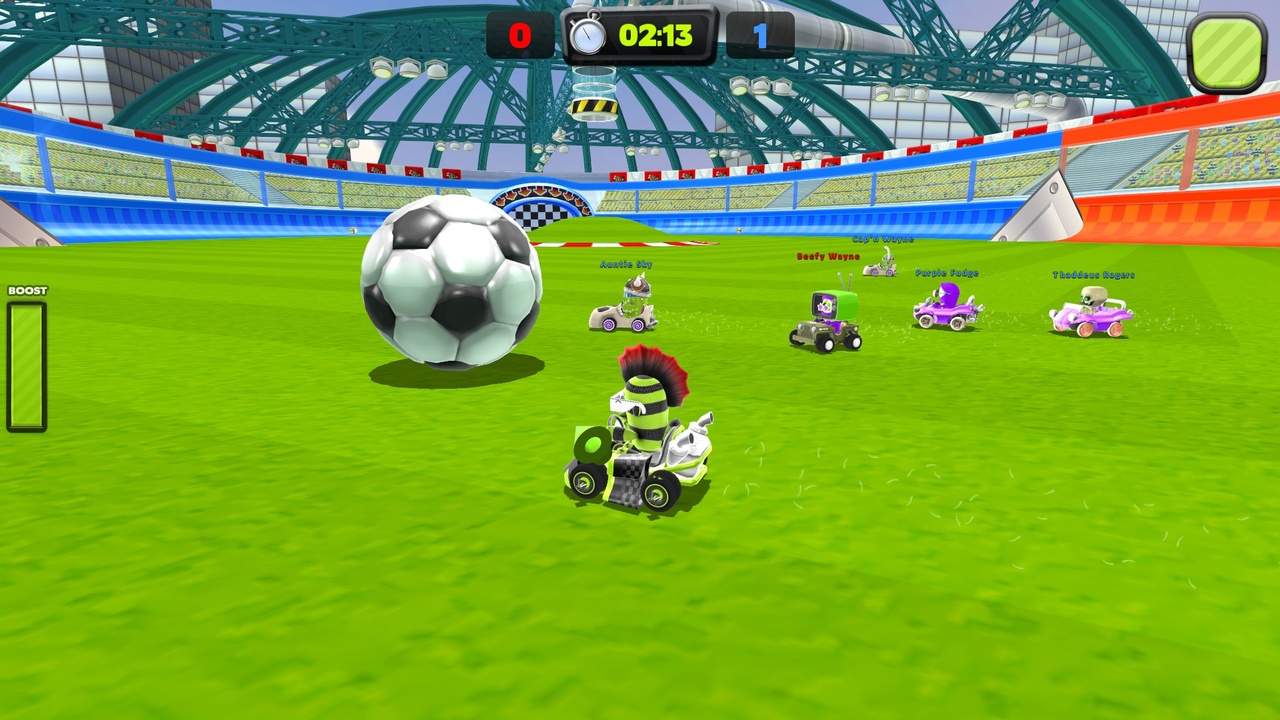Click the green boost gauge bar
The image size is (1280, 720).
point(27,365)
